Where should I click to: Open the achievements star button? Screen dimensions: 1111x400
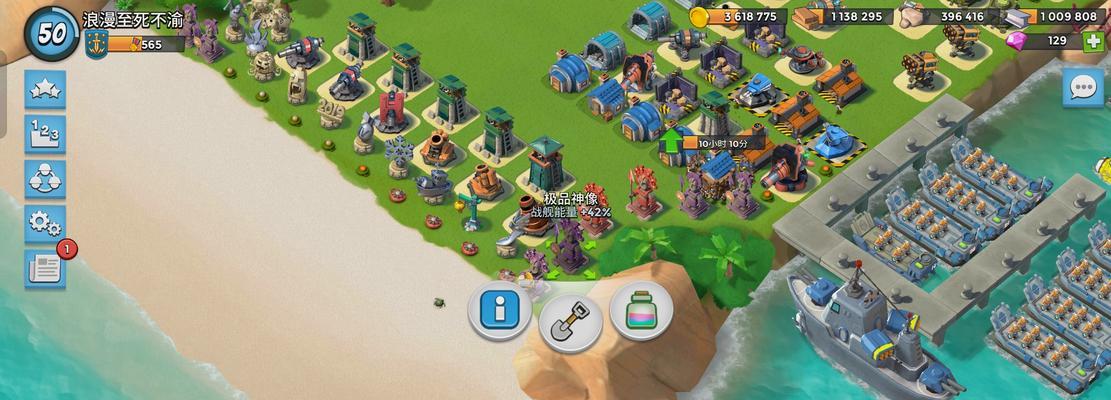pyautogui.click(x=46, y=89)
